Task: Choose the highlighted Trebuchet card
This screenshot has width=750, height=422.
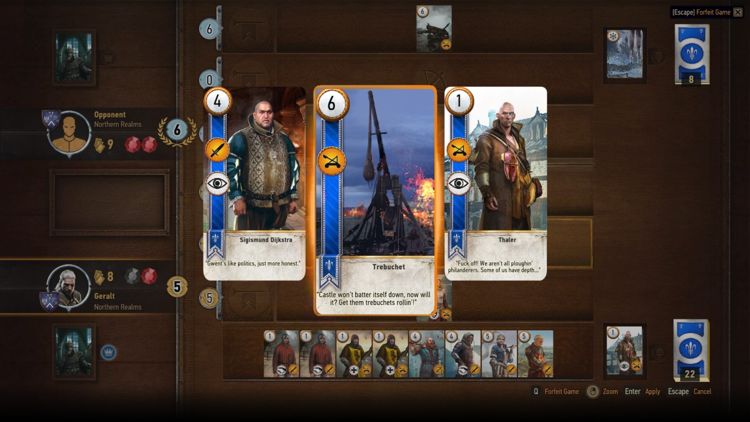Action: click(375, 200)
